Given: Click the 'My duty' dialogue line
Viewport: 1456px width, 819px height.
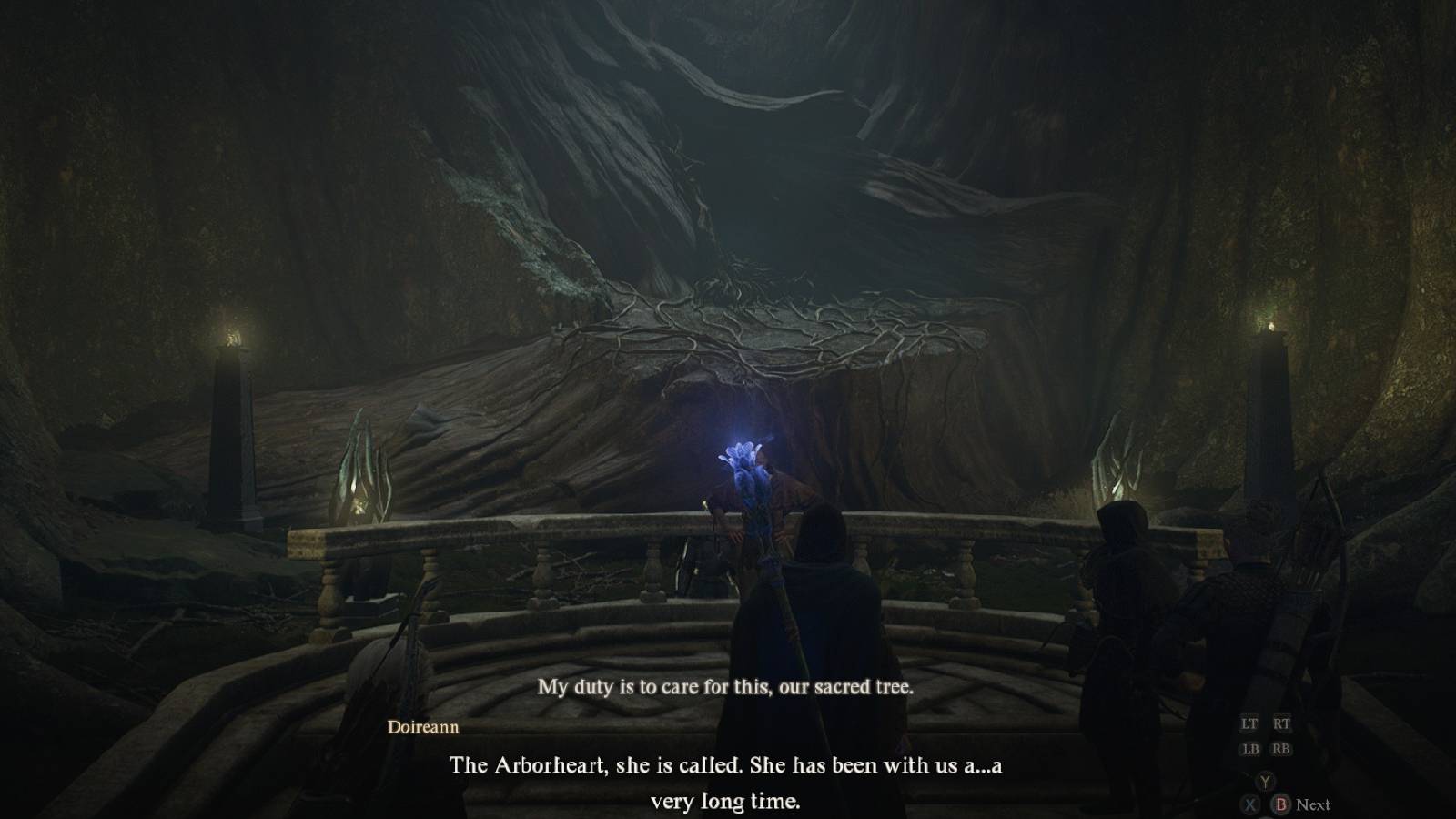Looking at the screenshot, I should tap(723, 689).
